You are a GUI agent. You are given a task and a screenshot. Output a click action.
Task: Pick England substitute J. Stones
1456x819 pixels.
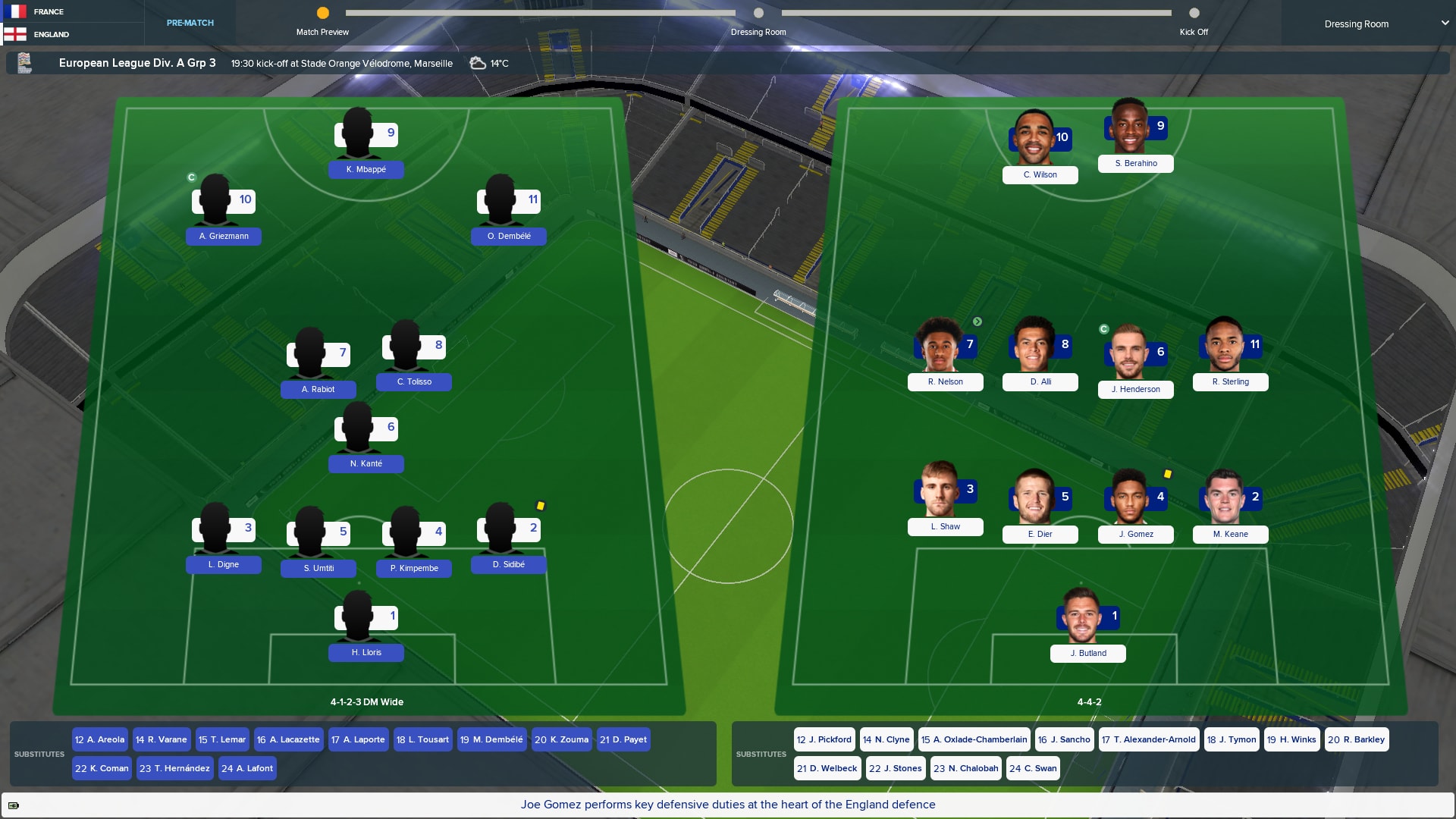895,768
